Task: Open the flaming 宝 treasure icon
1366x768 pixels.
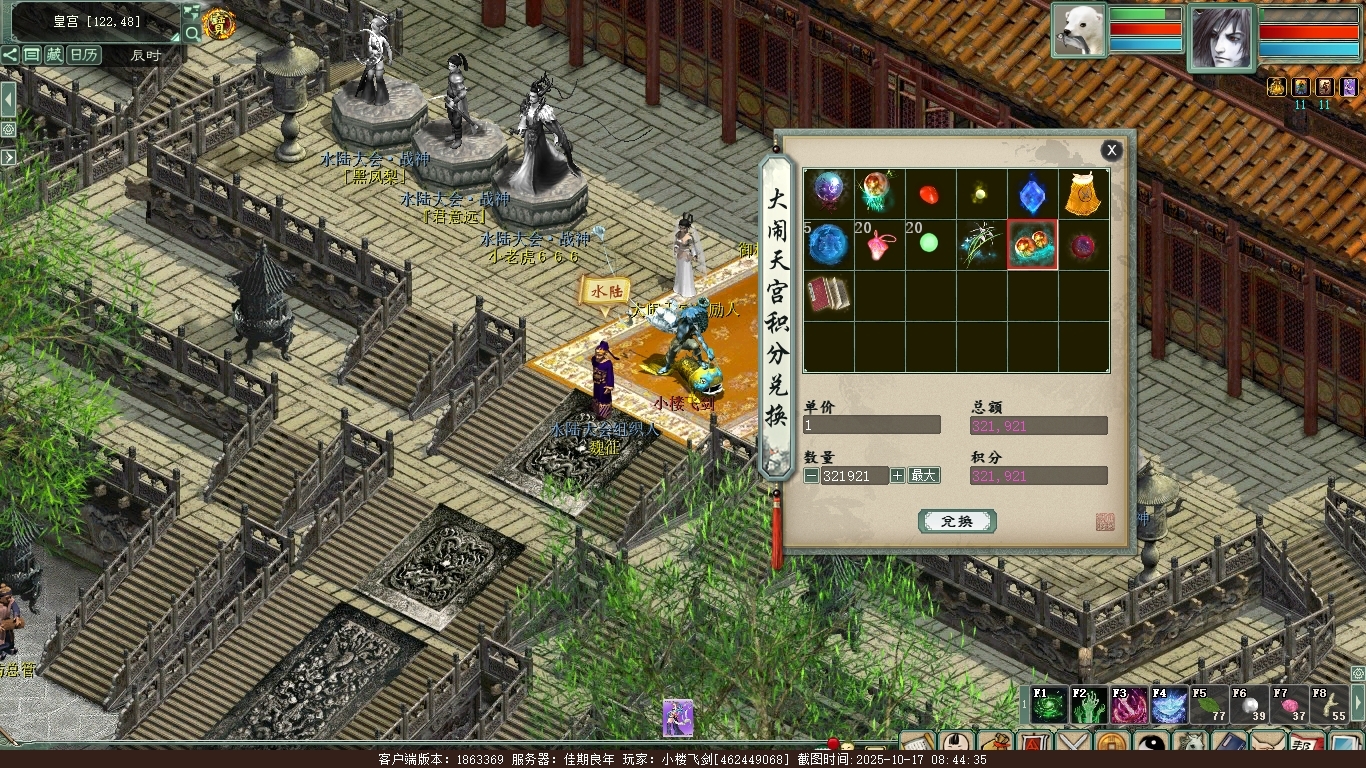Action: (218, 24)
